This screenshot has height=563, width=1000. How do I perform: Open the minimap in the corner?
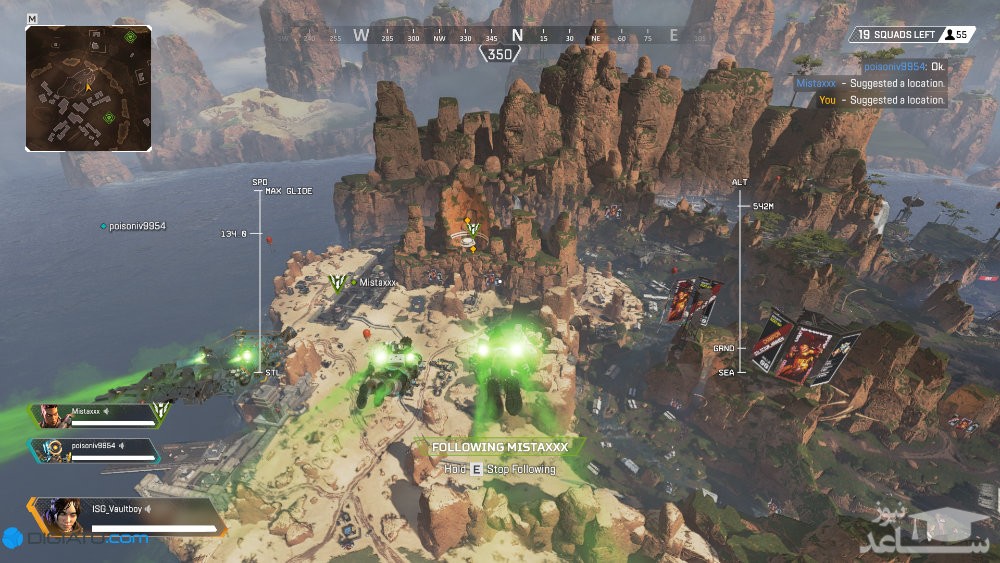click(x=88, y=88)
